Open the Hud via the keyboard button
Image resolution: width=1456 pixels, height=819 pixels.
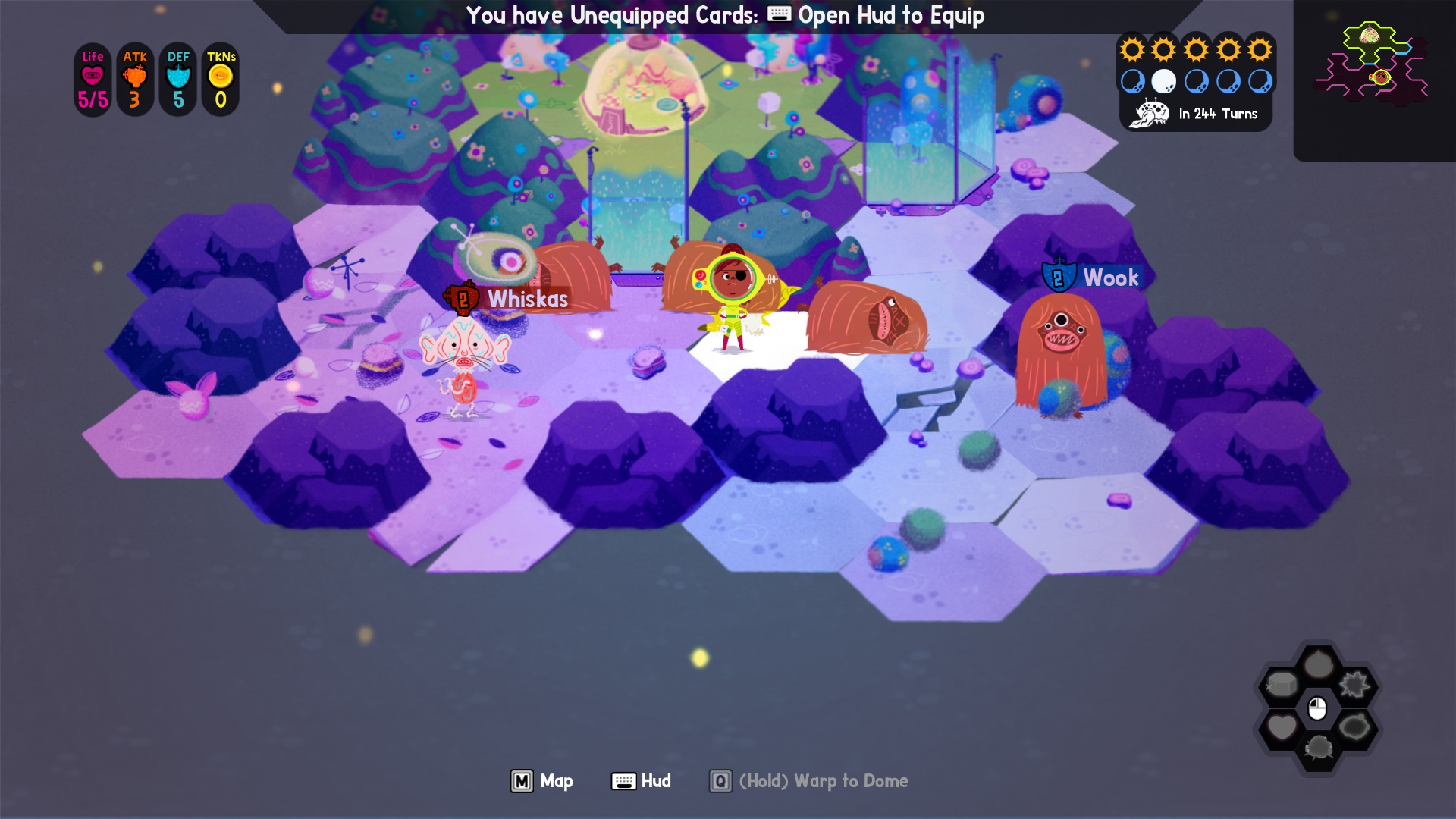624,781
